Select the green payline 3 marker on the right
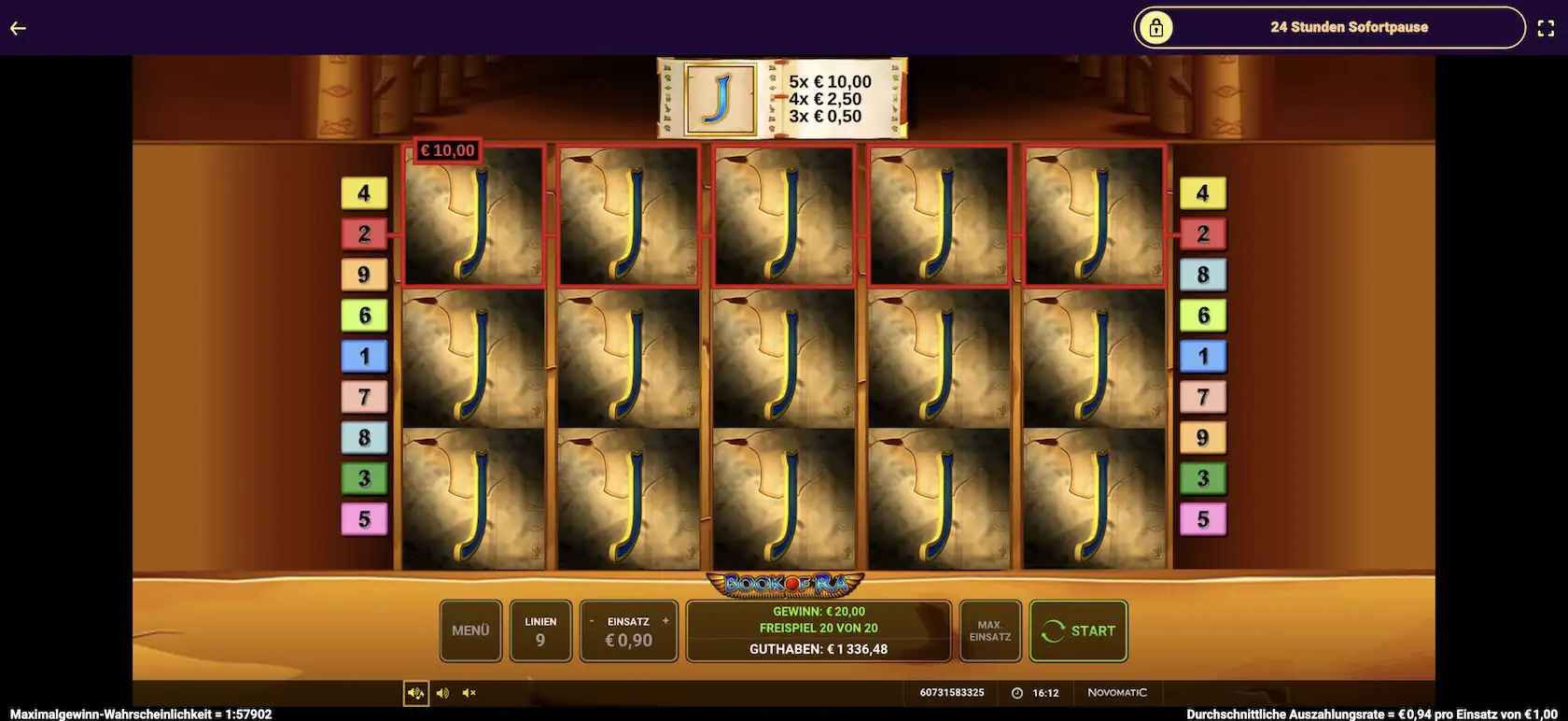 click(x=1203, y=478)
